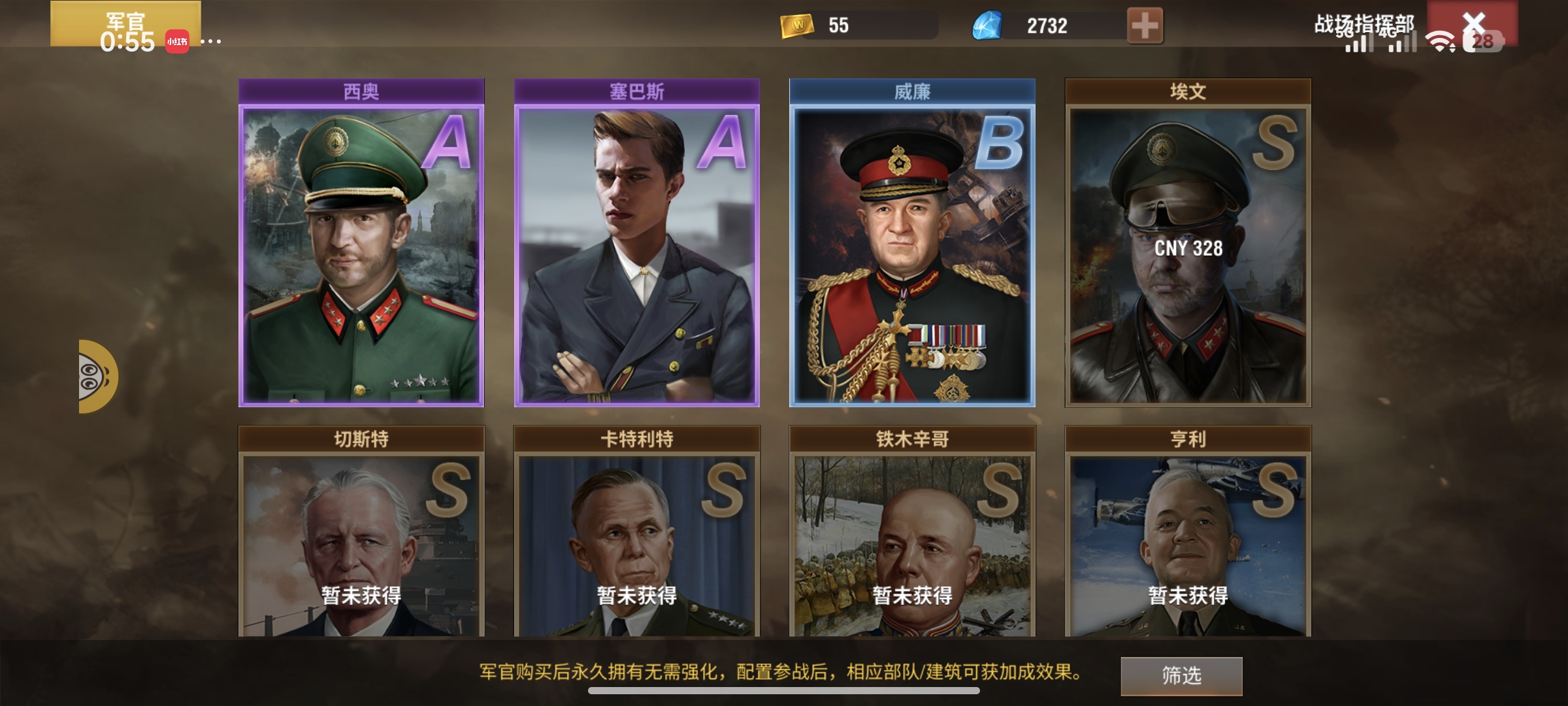1568x706 pixels.
Task: Open the 筛选 filter button
Action: click(1181, 675)
